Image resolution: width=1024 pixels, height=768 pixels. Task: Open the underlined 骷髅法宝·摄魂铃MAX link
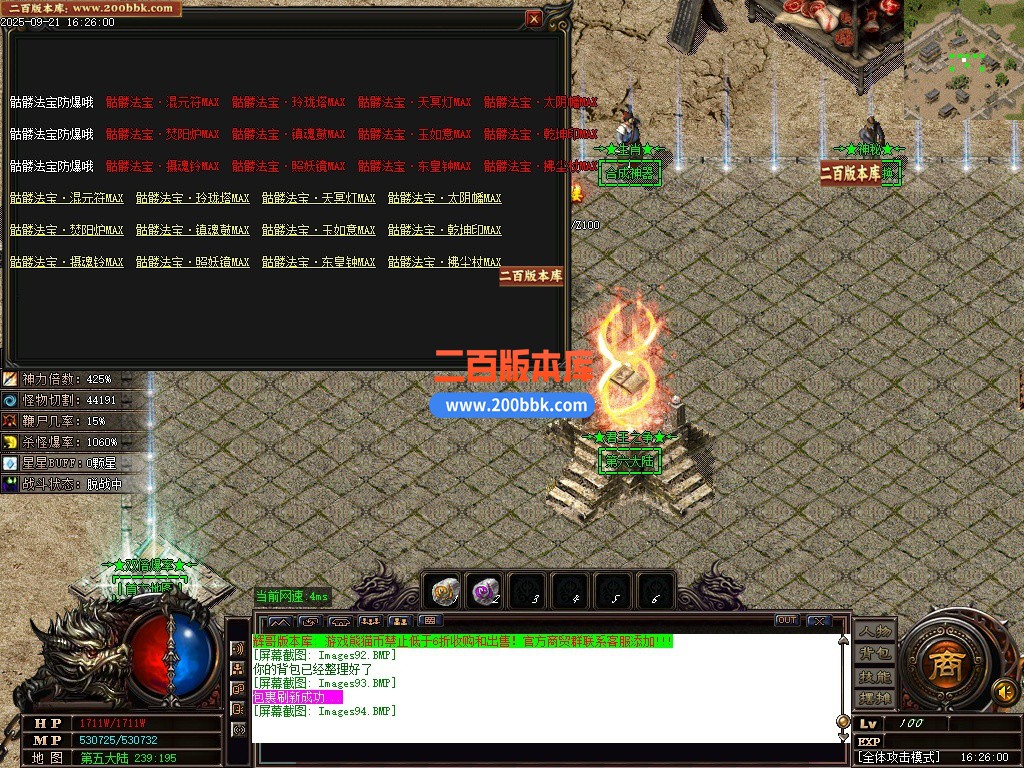click(x=67, y=262)
